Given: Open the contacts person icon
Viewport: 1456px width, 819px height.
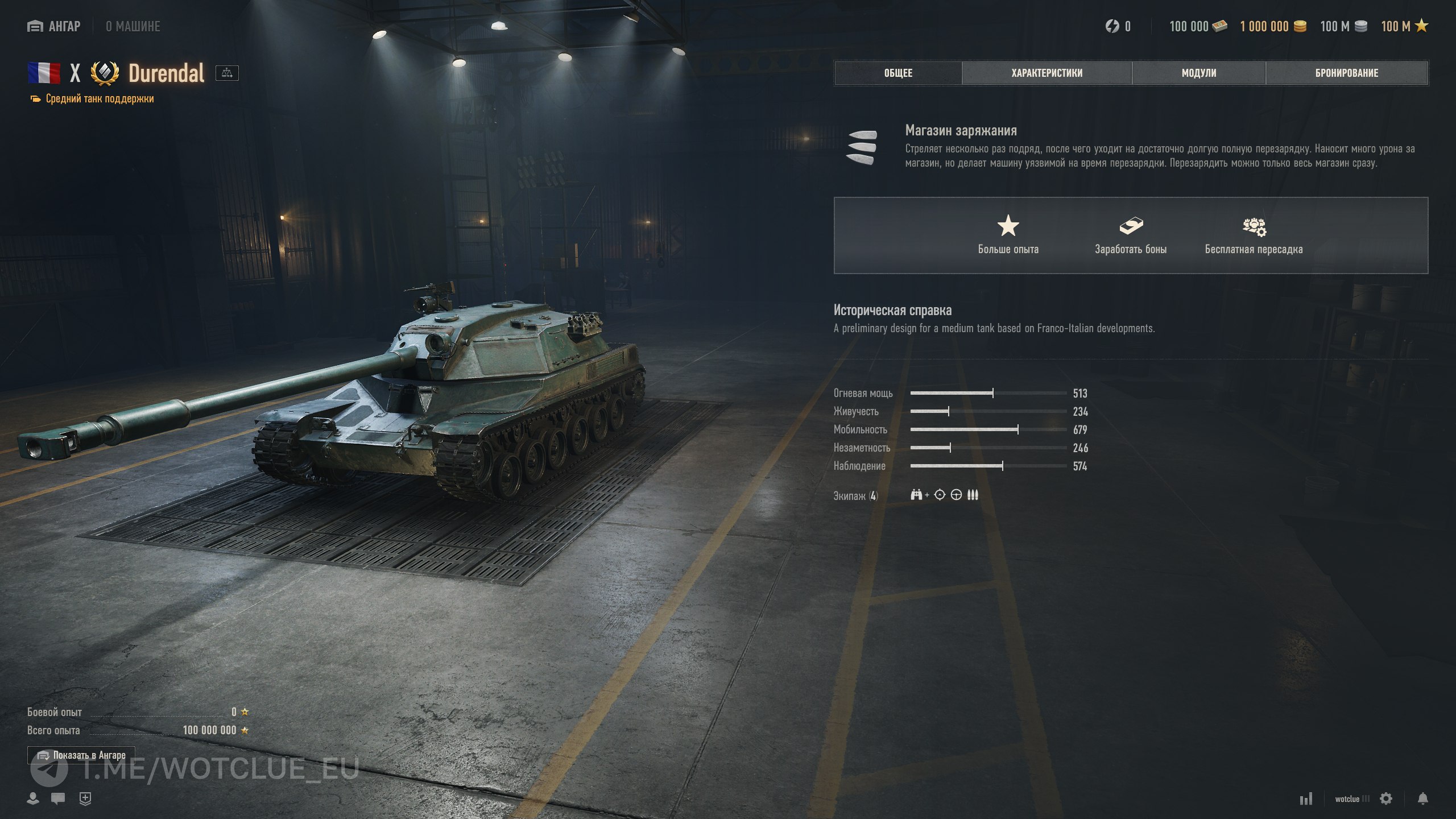Looking at the screenshot, I should click(33, 799).
